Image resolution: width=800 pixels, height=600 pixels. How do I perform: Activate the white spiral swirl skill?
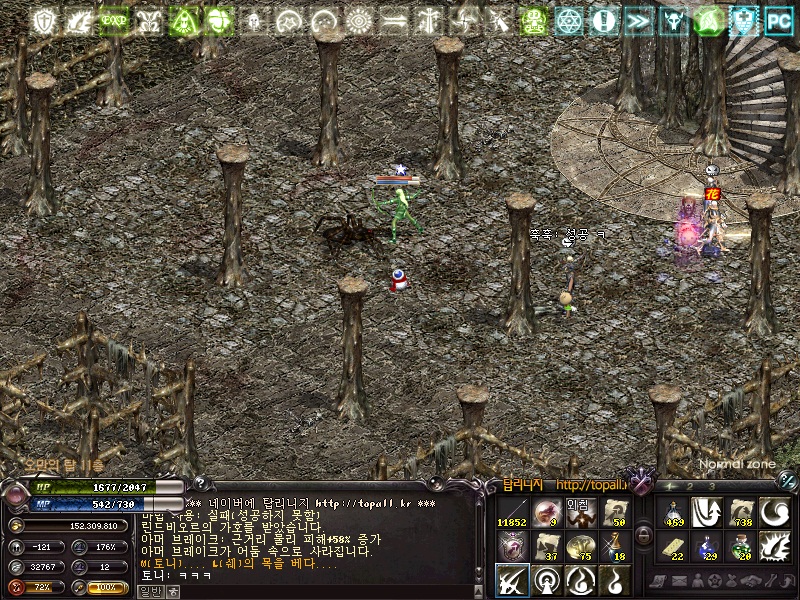pos(775,514)
